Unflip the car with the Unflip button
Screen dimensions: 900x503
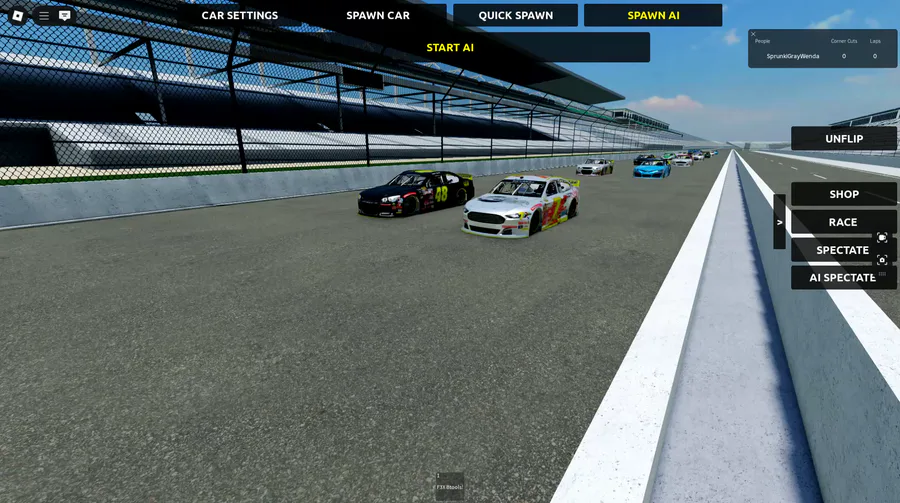pos(844,139)
